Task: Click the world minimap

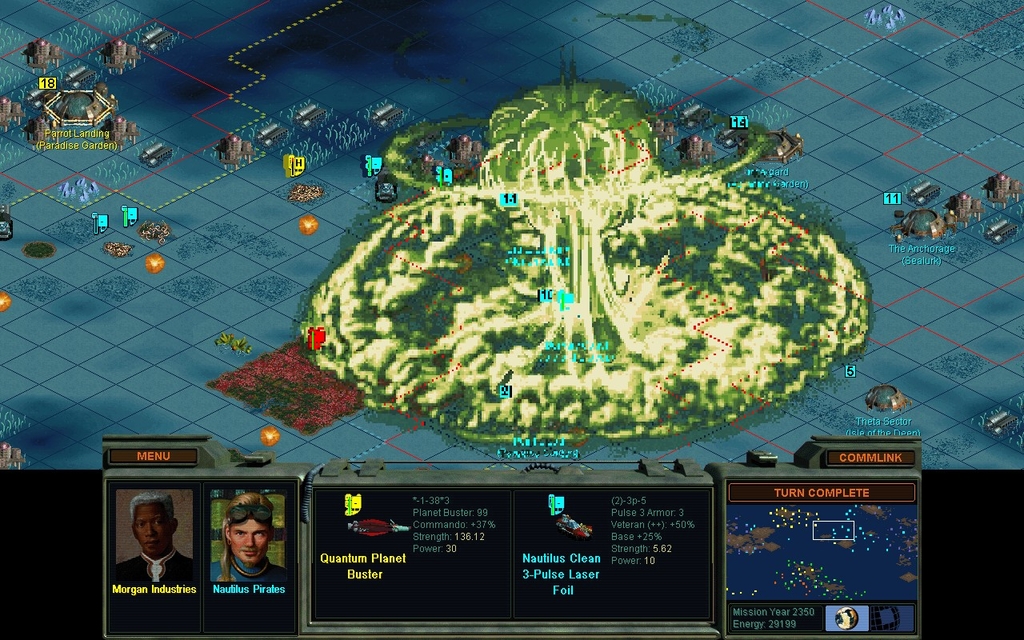Action: pyautogui.click(x=821, y=551)
